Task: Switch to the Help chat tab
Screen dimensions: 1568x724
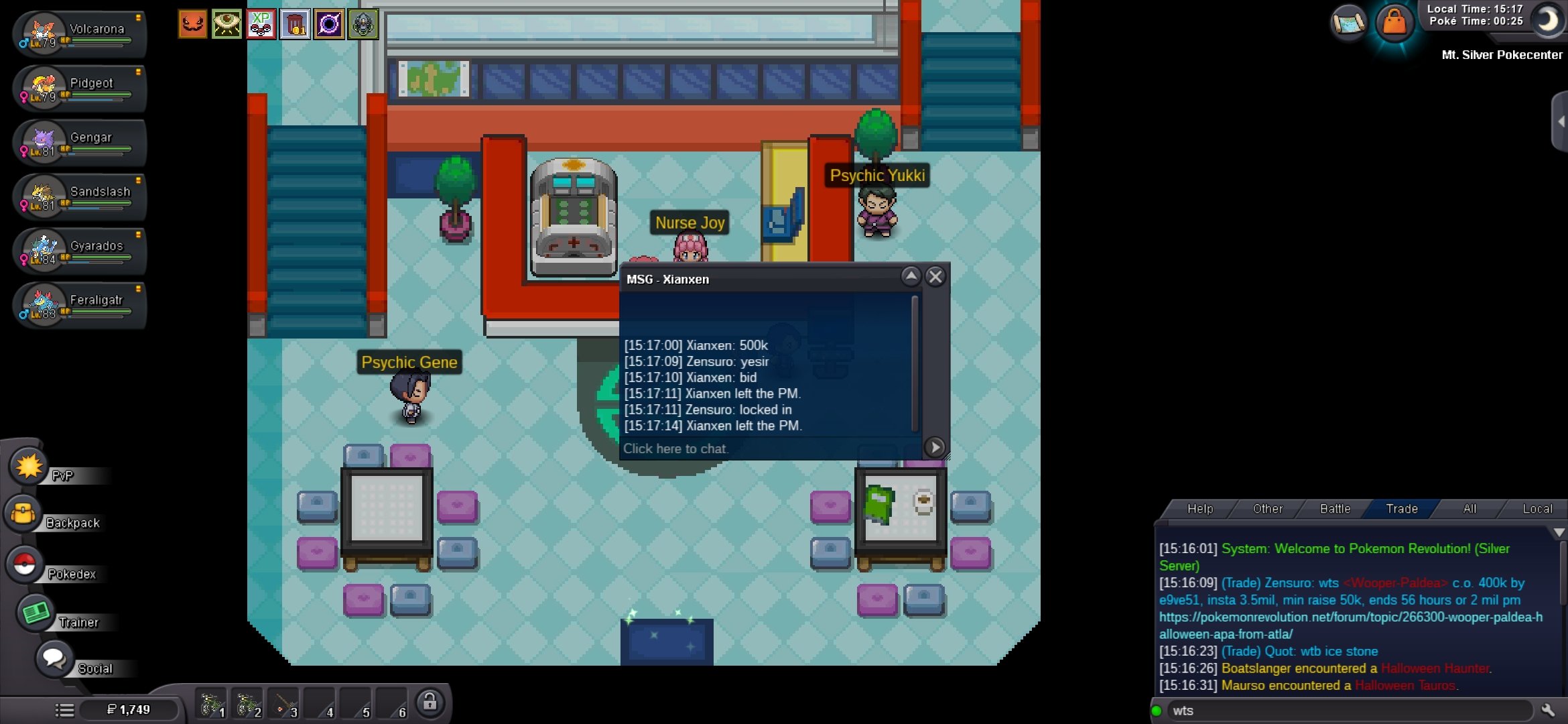Action: click(x=1199, y=509)
